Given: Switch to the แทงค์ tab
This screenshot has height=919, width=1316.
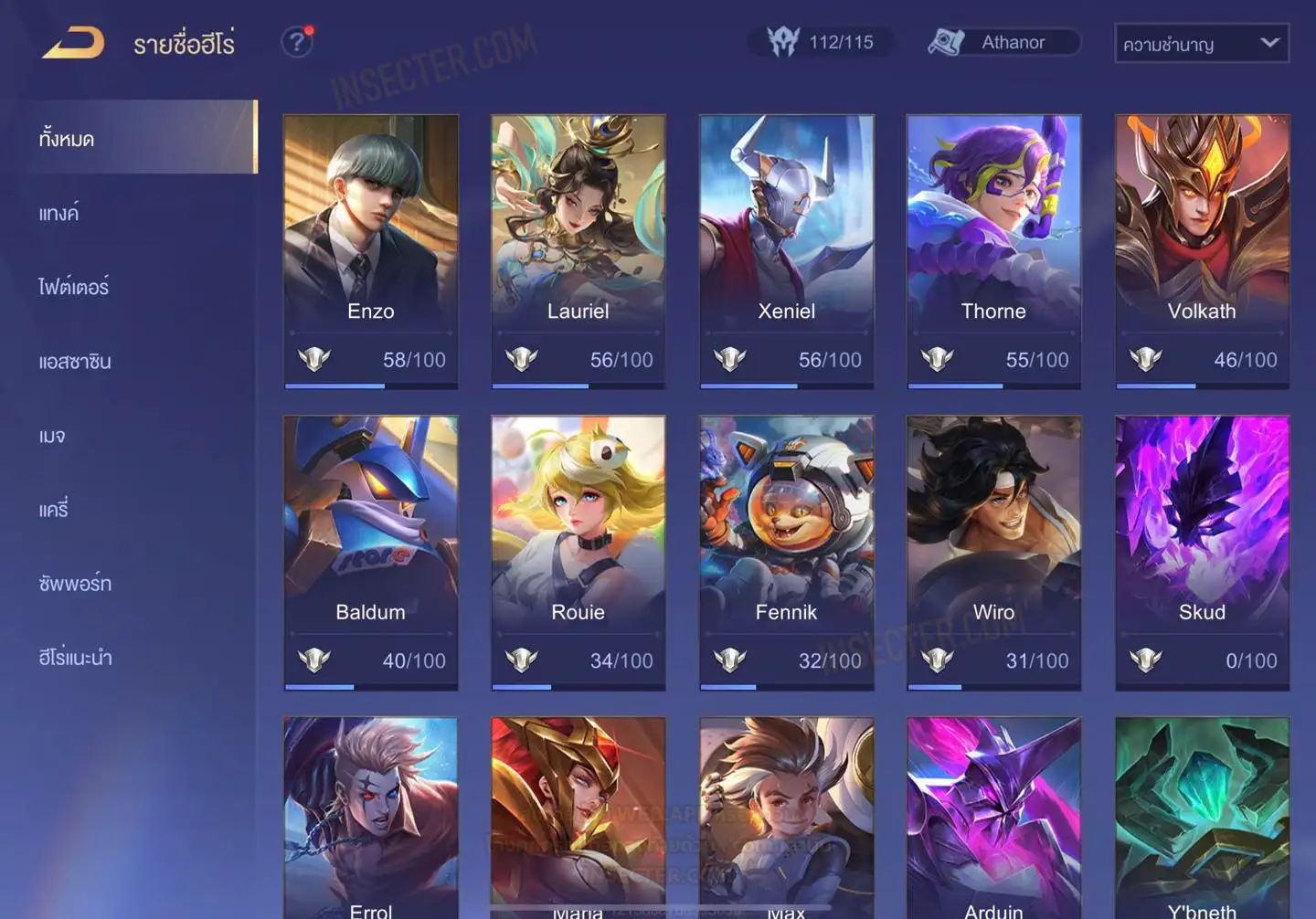Looking at the screenshot, I should (x=59, y=213).
